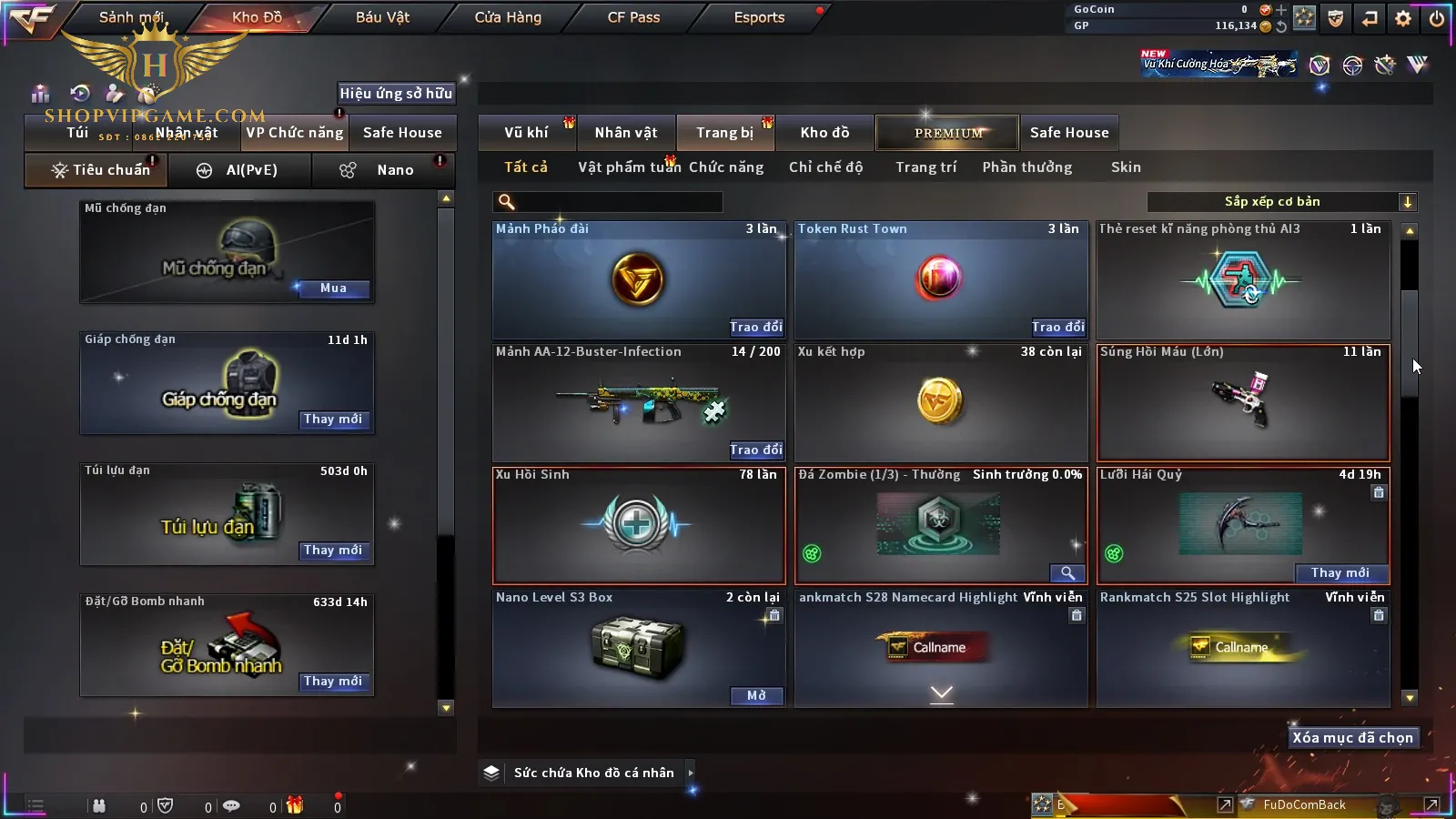The image size is (1456, 819).
Task: Click the Mua button for Mũ chống đạn
Action: click(333, 288)
